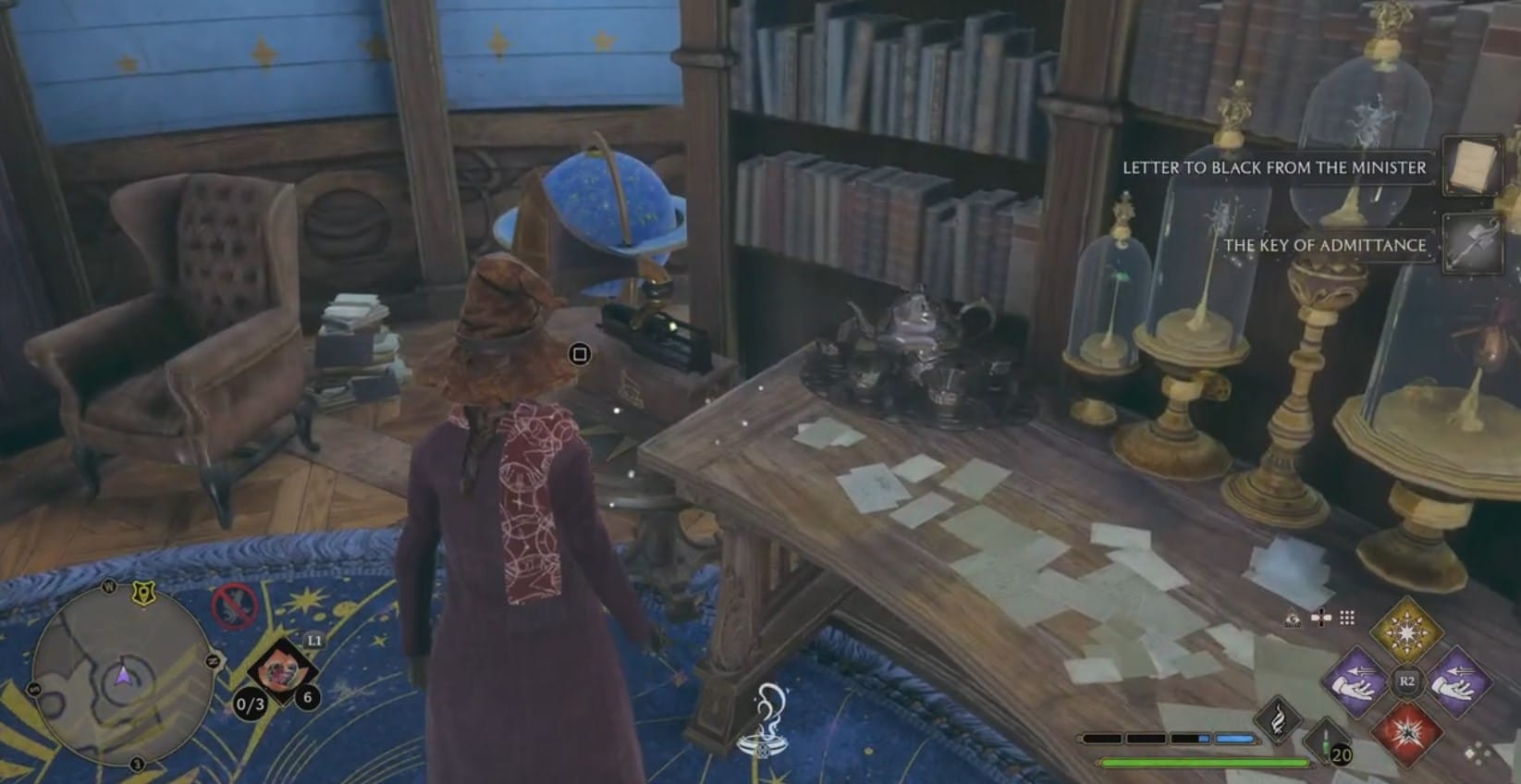The image size is (1521, 784).
Task: Cast the yellow snowflake Glacius spell
Action: click(x=1405, y=631)
